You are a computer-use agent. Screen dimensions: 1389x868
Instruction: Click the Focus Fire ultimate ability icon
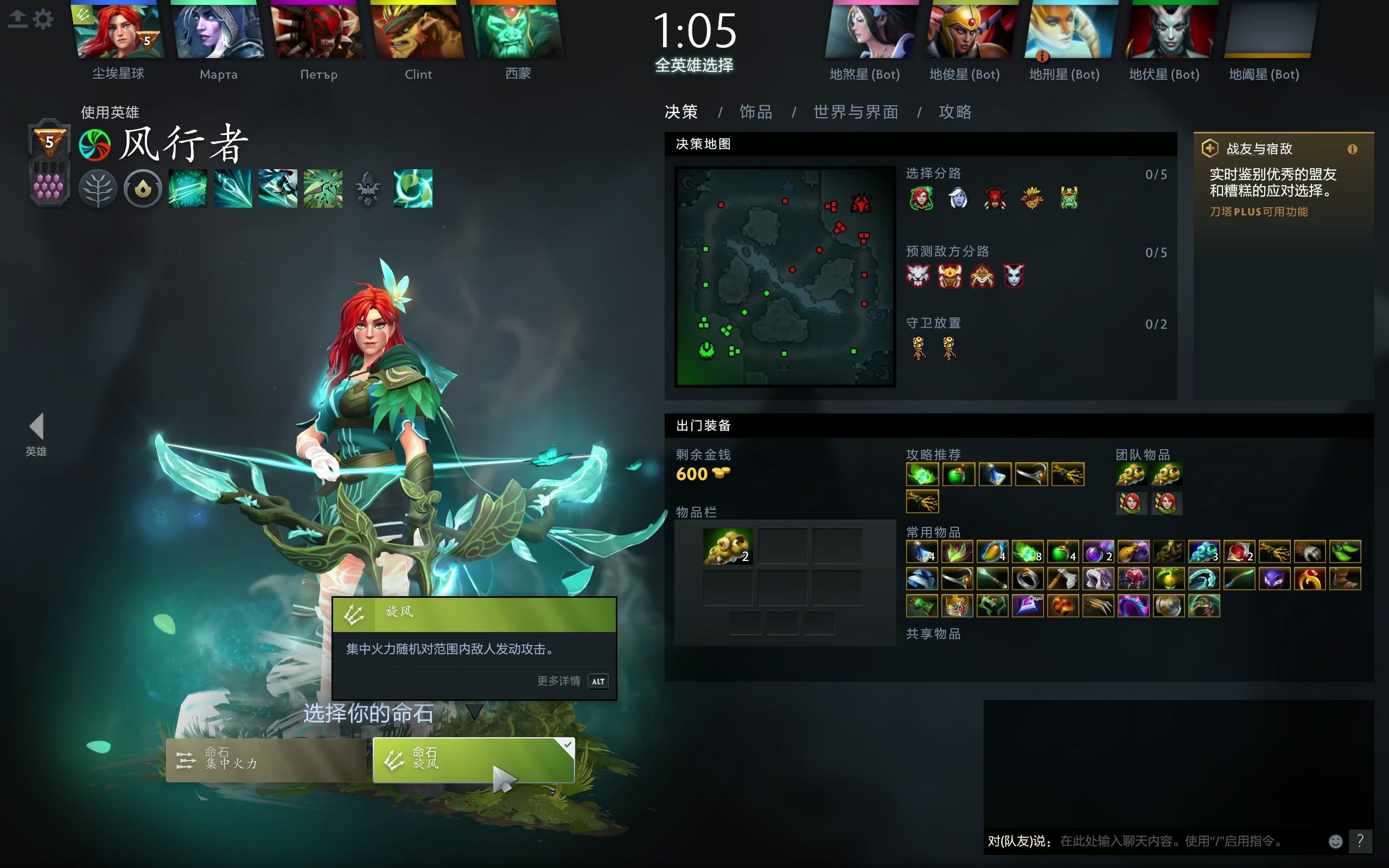coord(323,188)
